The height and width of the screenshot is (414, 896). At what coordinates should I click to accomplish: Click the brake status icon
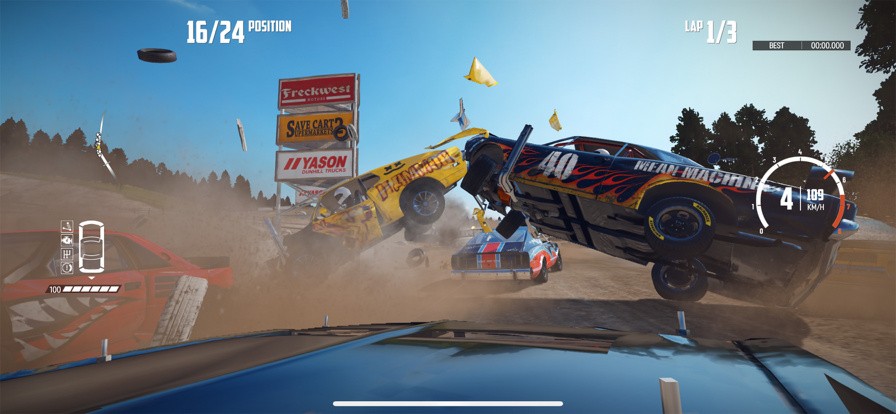[67, 268]
